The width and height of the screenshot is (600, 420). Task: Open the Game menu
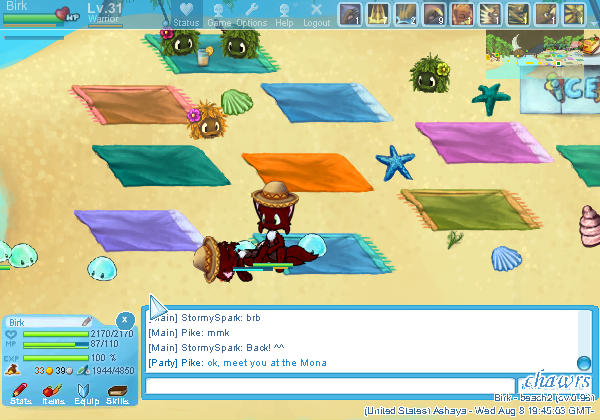pos(219,14)
